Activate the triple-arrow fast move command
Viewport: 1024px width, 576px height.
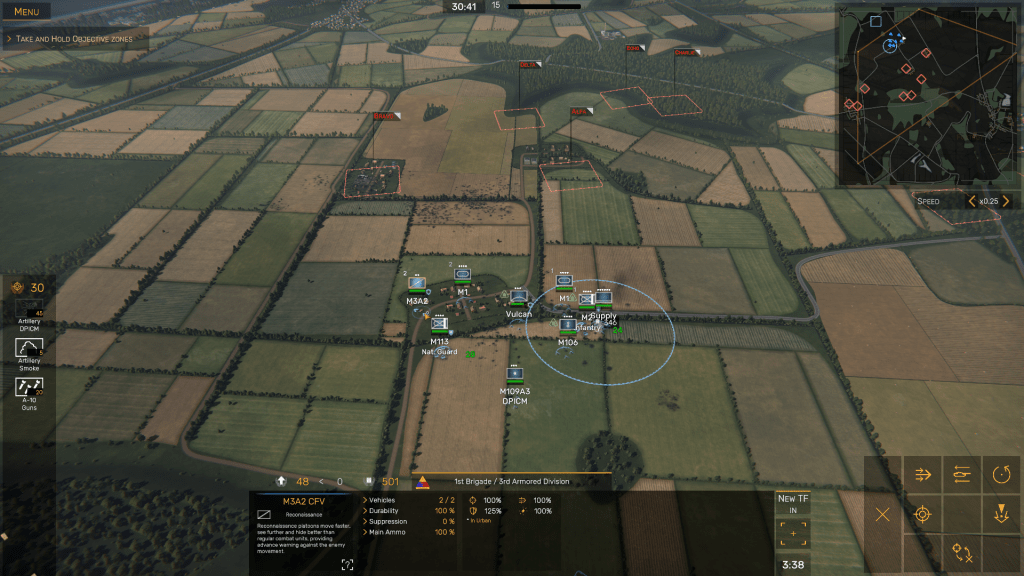[x=923, y=474]
